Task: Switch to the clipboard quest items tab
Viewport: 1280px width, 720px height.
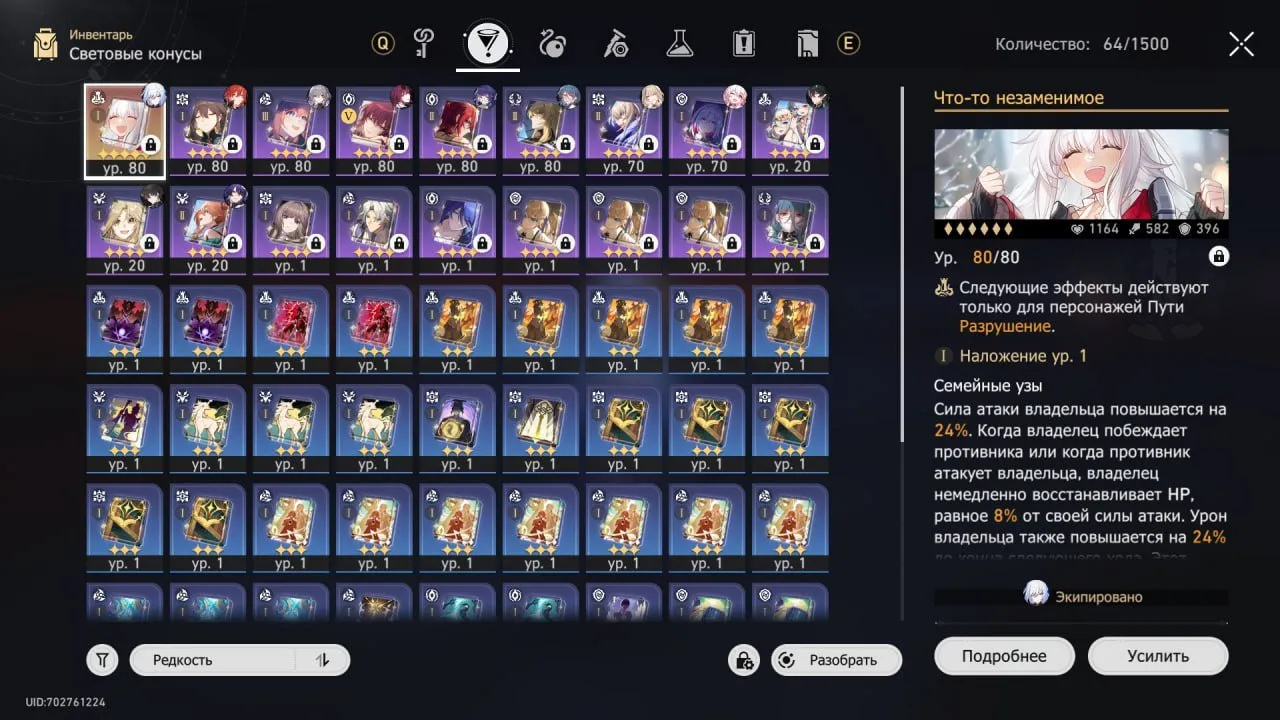Action: tap(743, 43)
